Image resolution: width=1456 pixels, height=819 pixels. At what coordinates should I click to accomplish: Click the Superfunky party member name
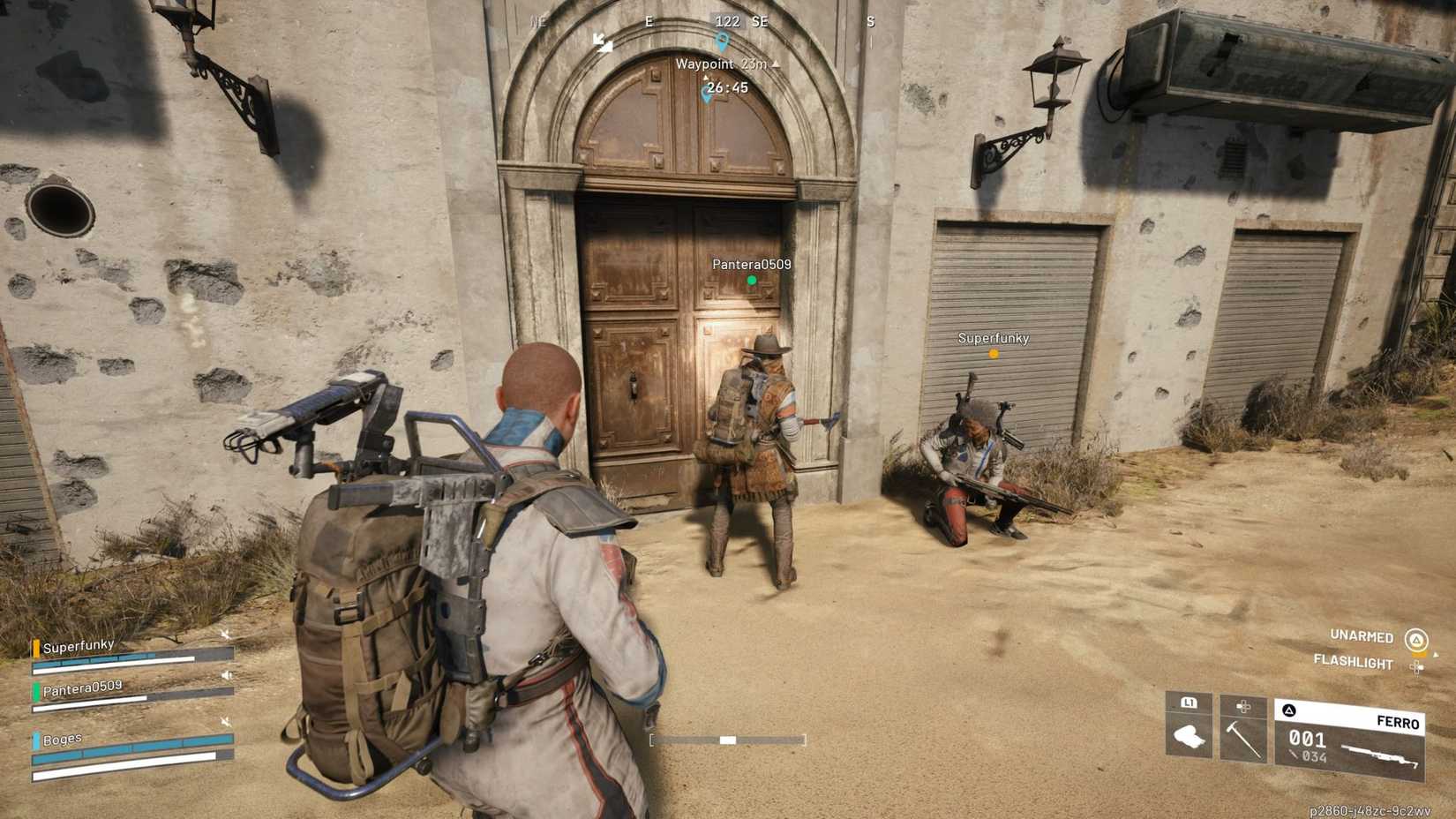[x=78, y=645]
